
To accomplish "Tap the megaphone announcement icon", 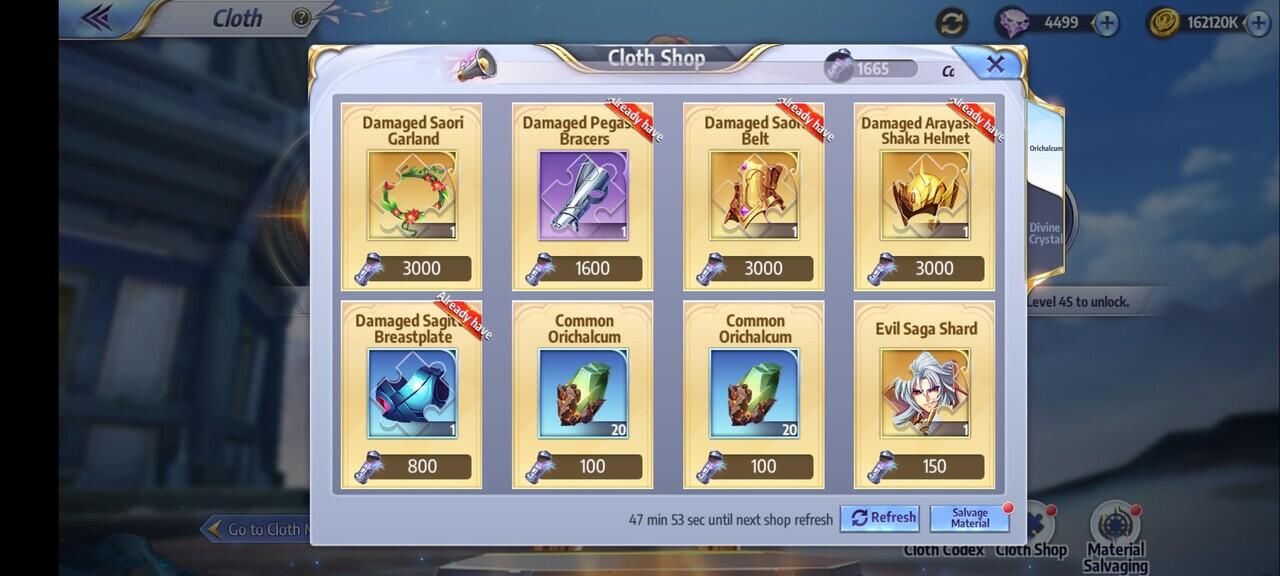I will tap(475, 65).
